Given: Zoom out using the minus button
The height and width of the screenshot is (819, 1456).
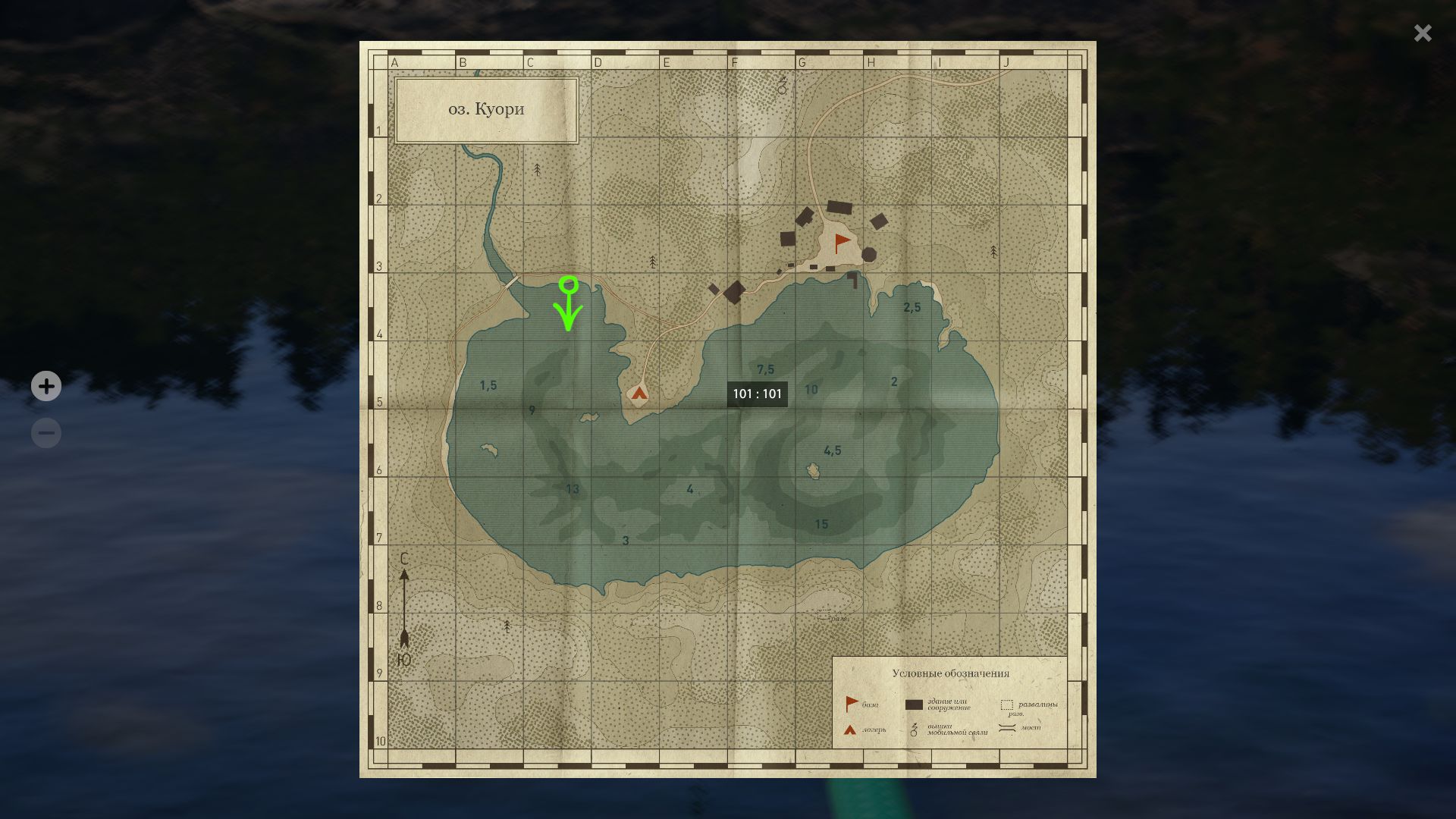Looking at the screenshot, I should (x=46, y=432).
